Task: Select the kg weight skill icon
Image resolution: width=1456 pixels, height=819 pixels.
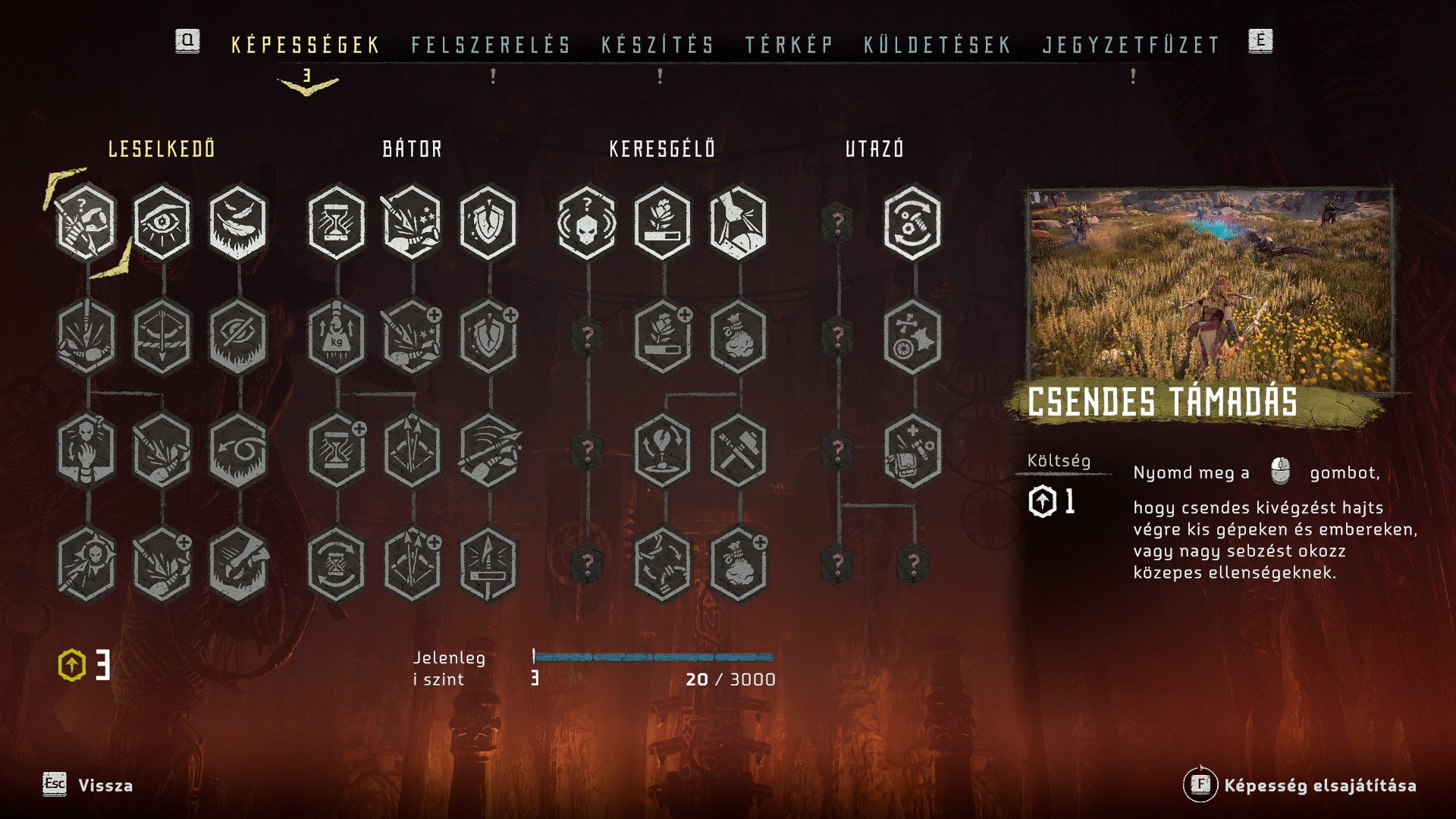Action: point(337,337)
